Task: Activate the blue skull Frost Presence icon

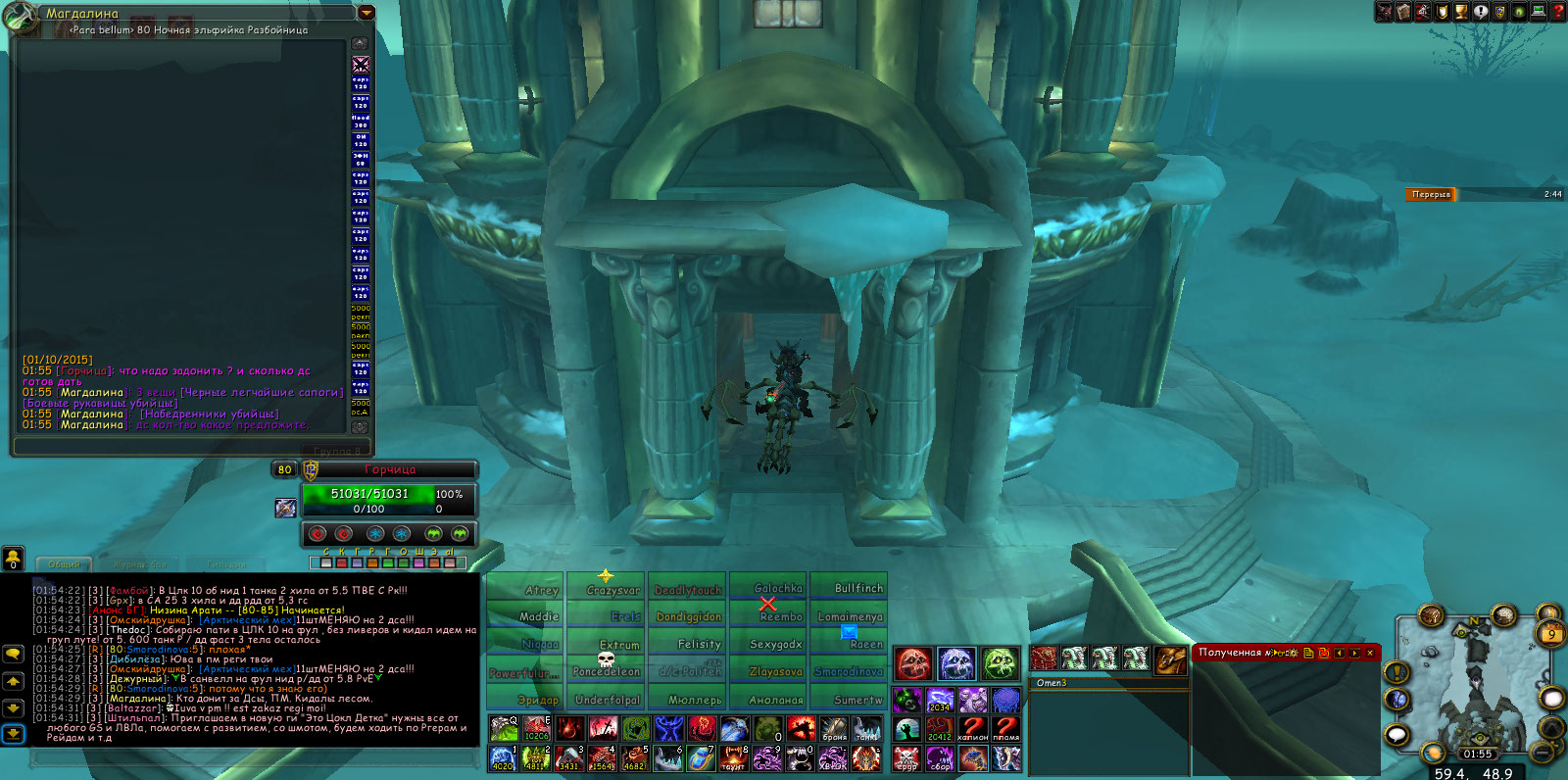Action: click(x=956, y=663)
